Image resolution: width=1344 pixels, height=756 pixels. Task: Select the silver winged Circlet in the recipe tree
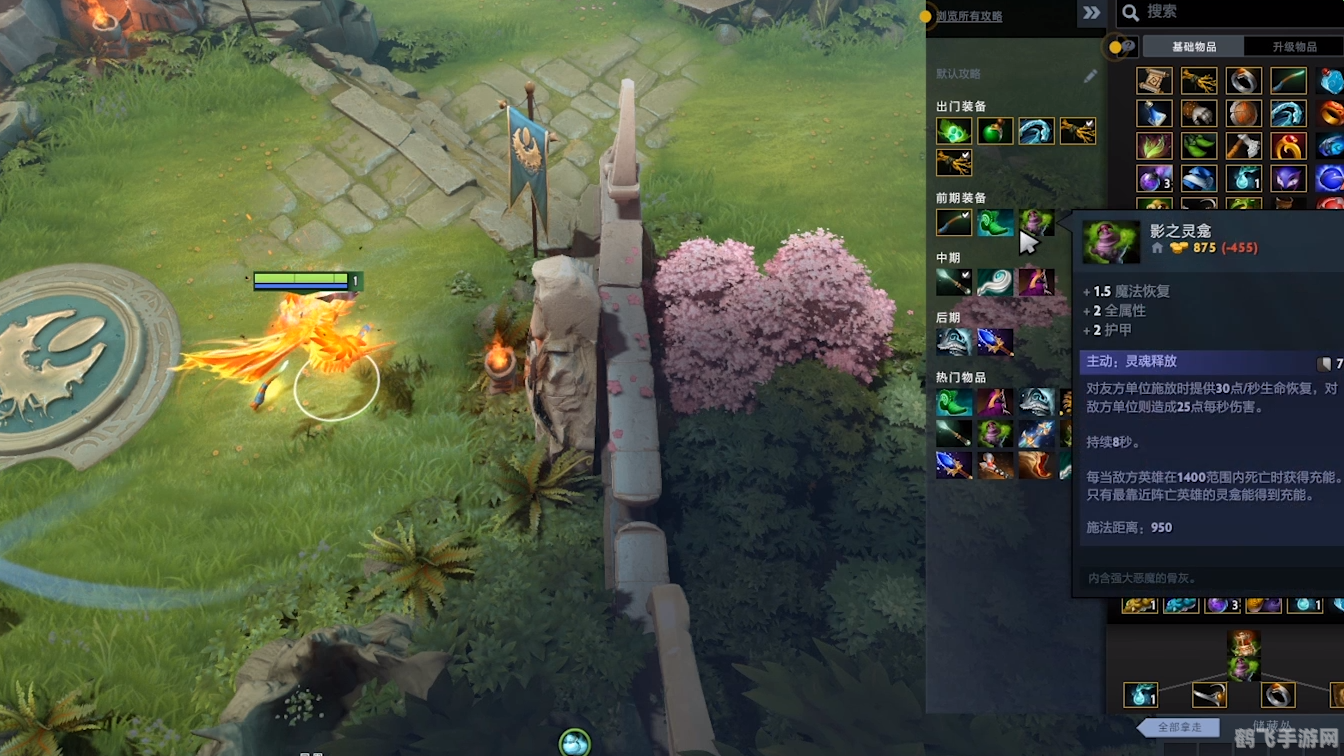pyautogui.click(x=1209, y=694)
